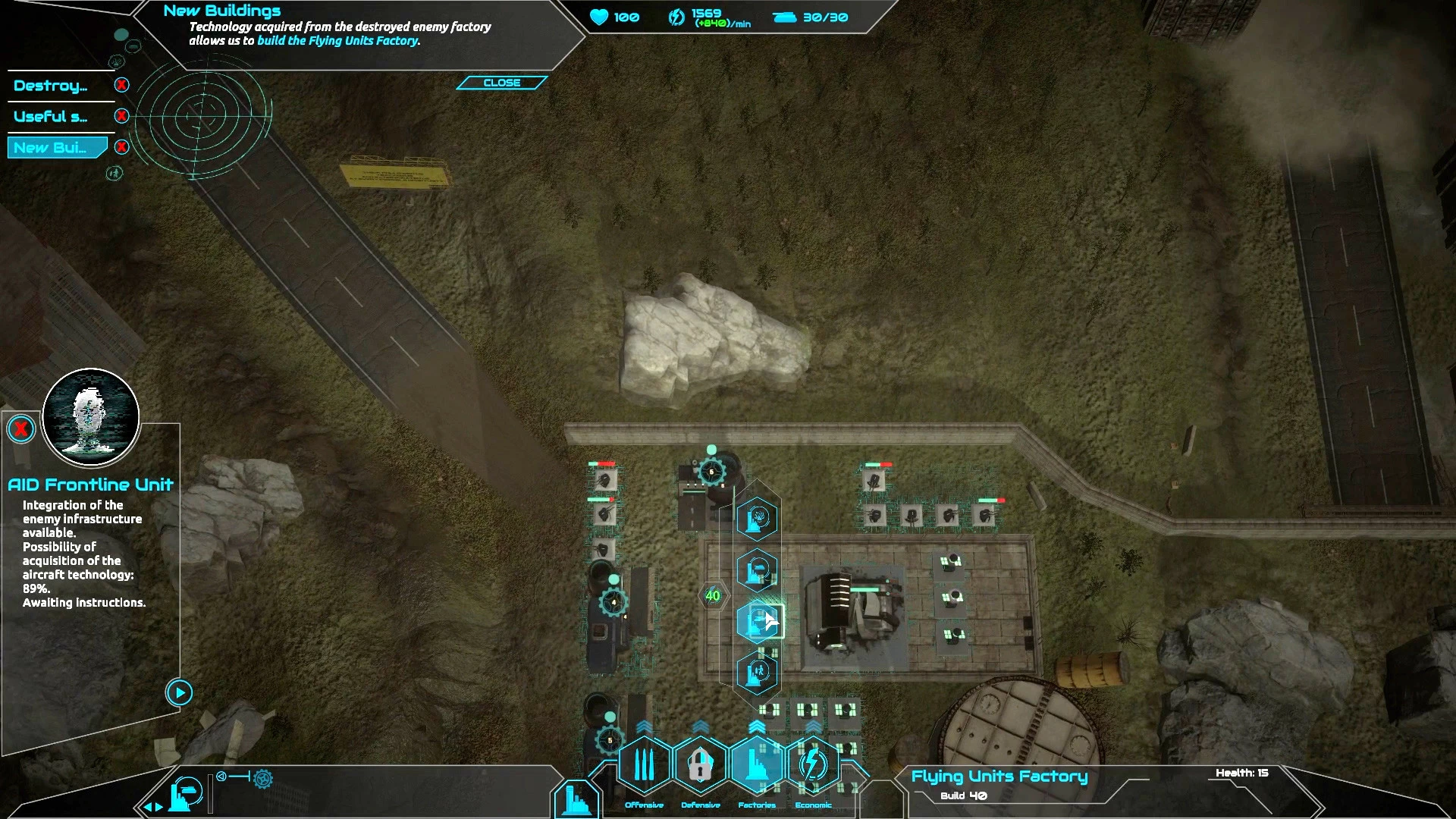Open the Offensive build category
Viewport: 1456px width, 819px height.
tap(644, 765)
